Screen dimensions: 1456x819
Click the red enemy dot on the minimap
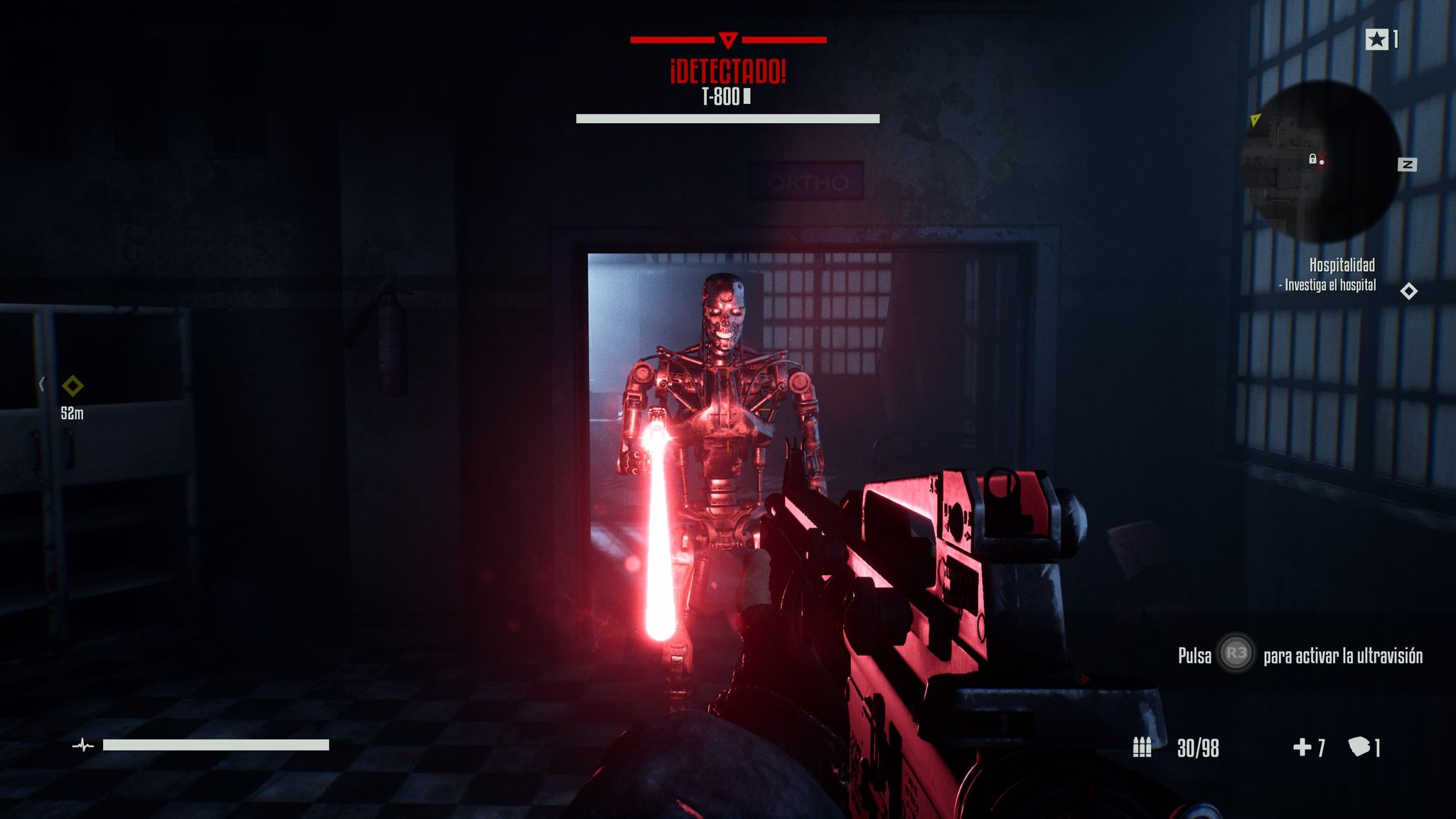pos(1322,162)
